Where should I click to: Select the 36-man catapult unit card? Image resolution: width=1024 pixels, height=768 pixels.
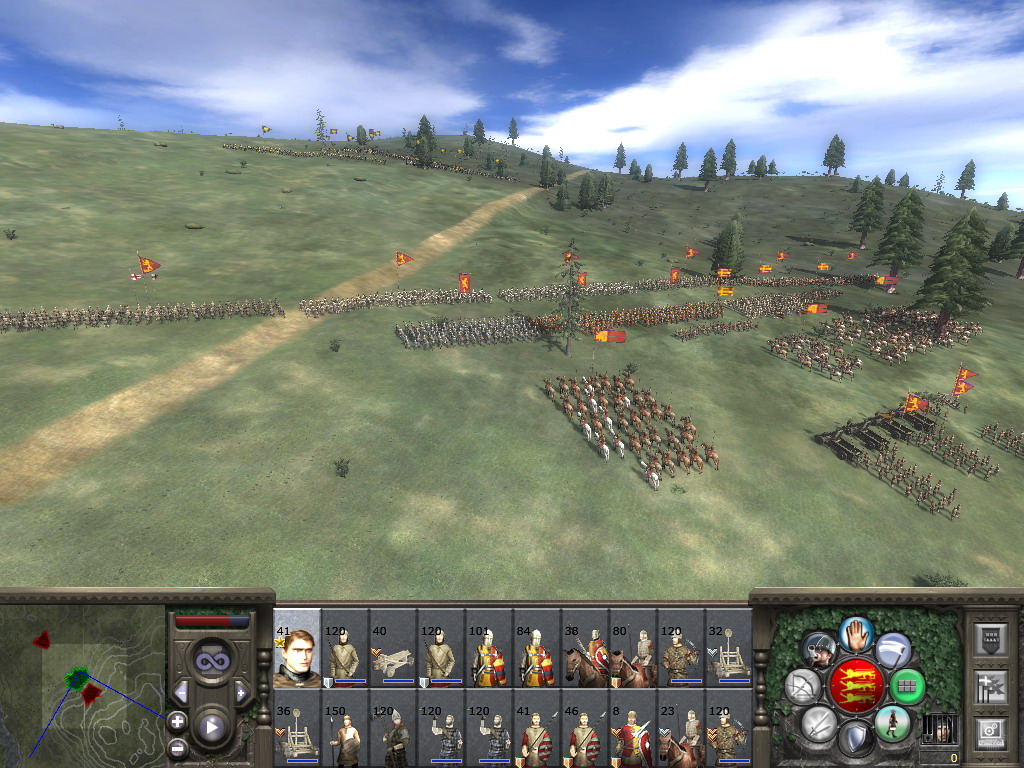[297, 727]
